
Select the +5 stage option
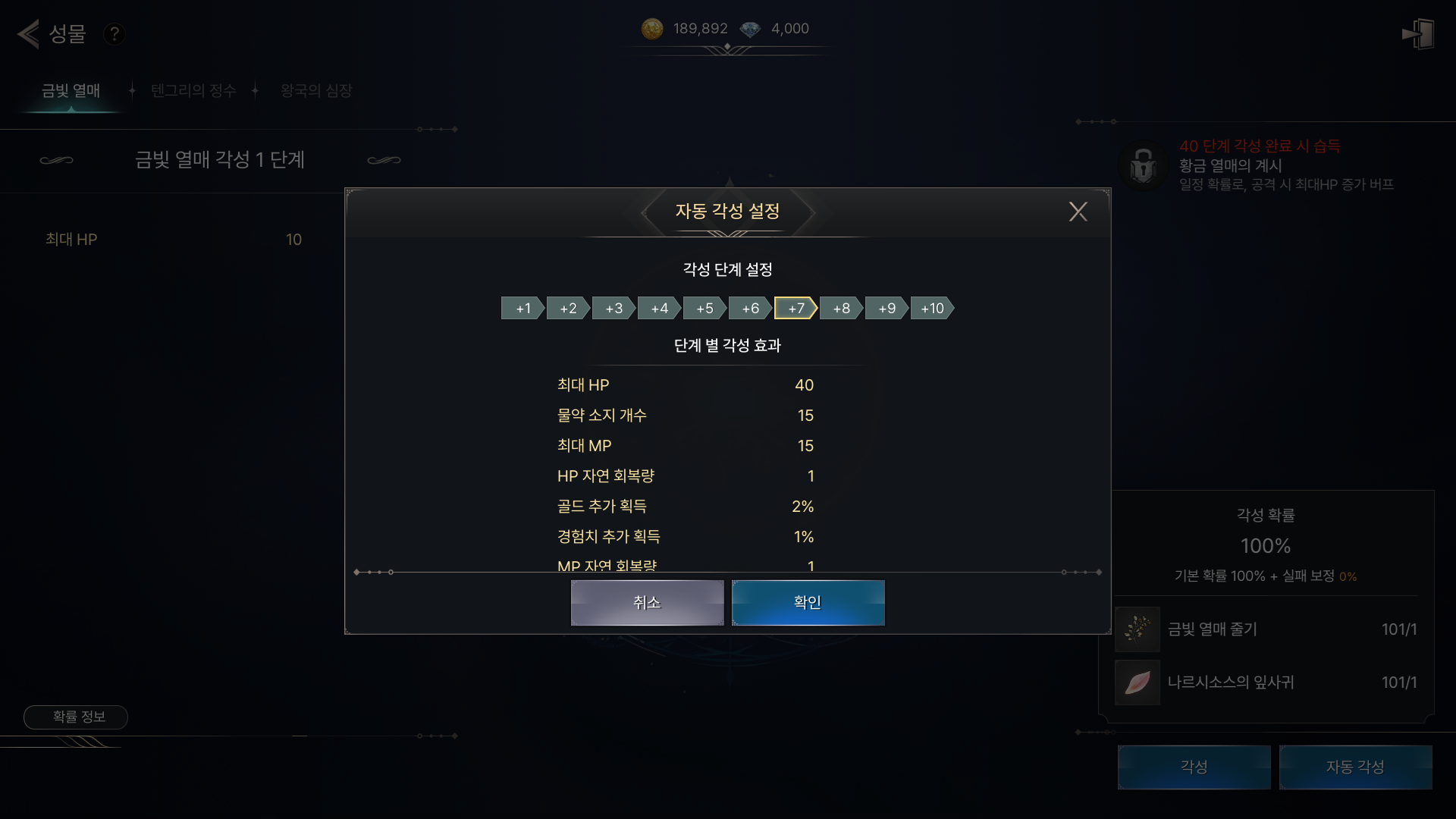[x=704, y=309]
